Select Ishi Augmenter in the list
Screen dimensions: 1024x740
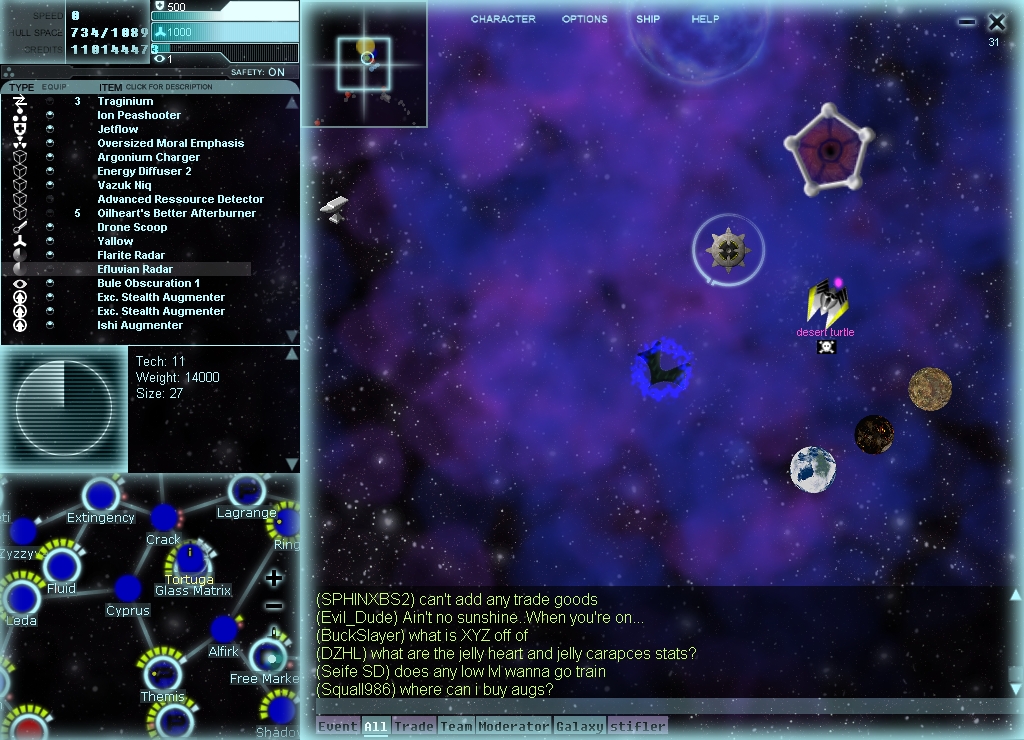tap(140, 325)
